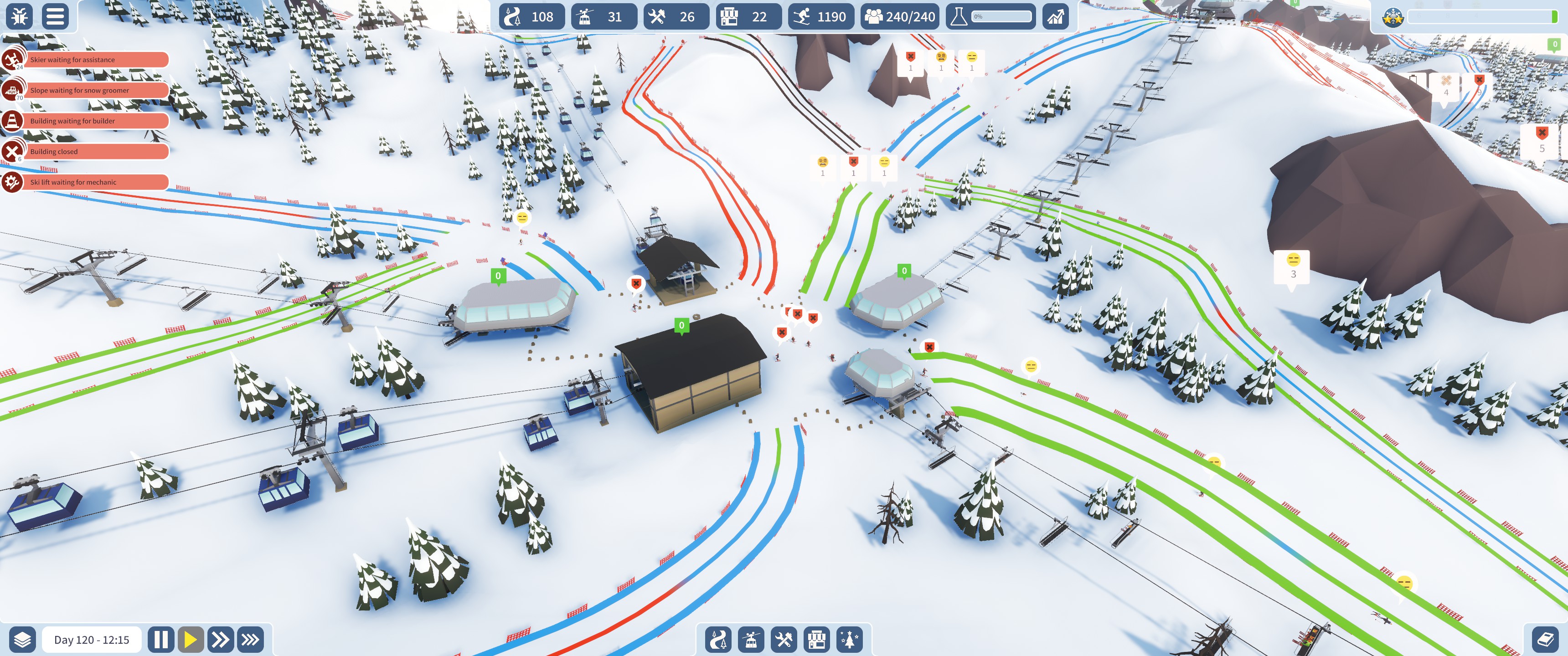Open the map layers overlay button
This screenshot has height=656, width=1568.
click(22, 640)
